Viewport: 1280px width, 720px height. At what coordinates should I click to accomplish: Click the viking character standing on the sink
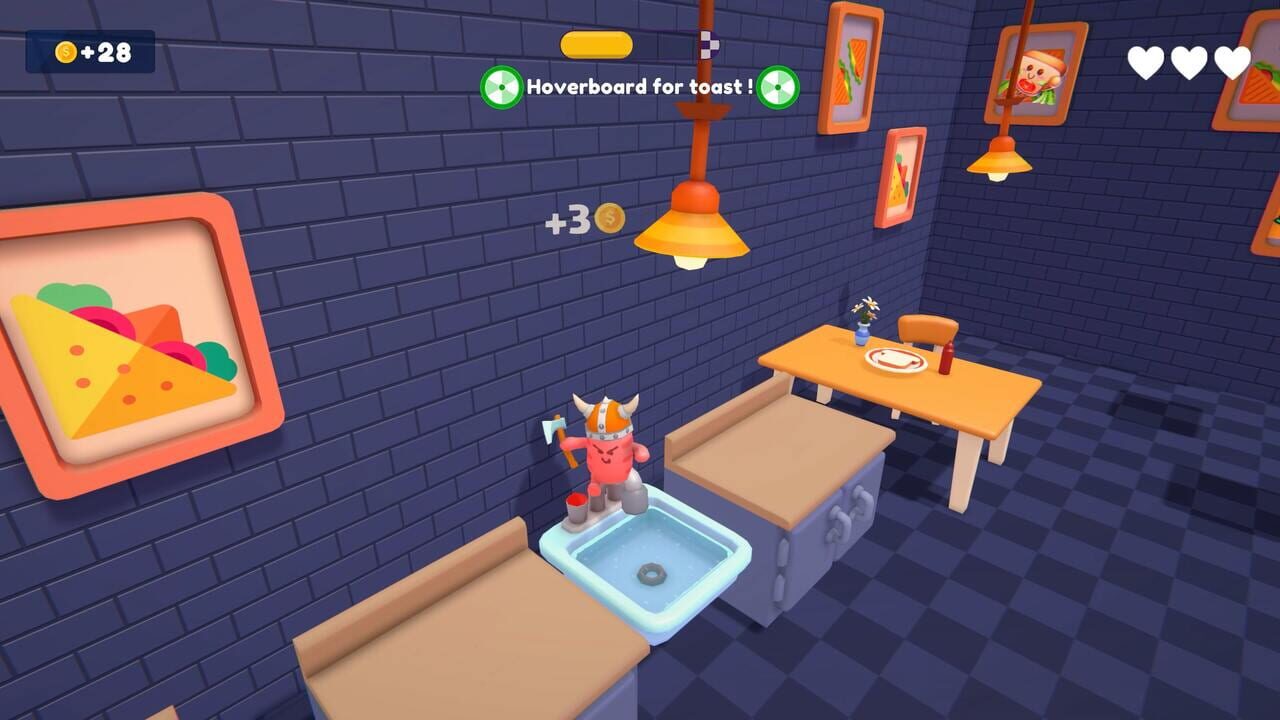click(x=608, y=450)
